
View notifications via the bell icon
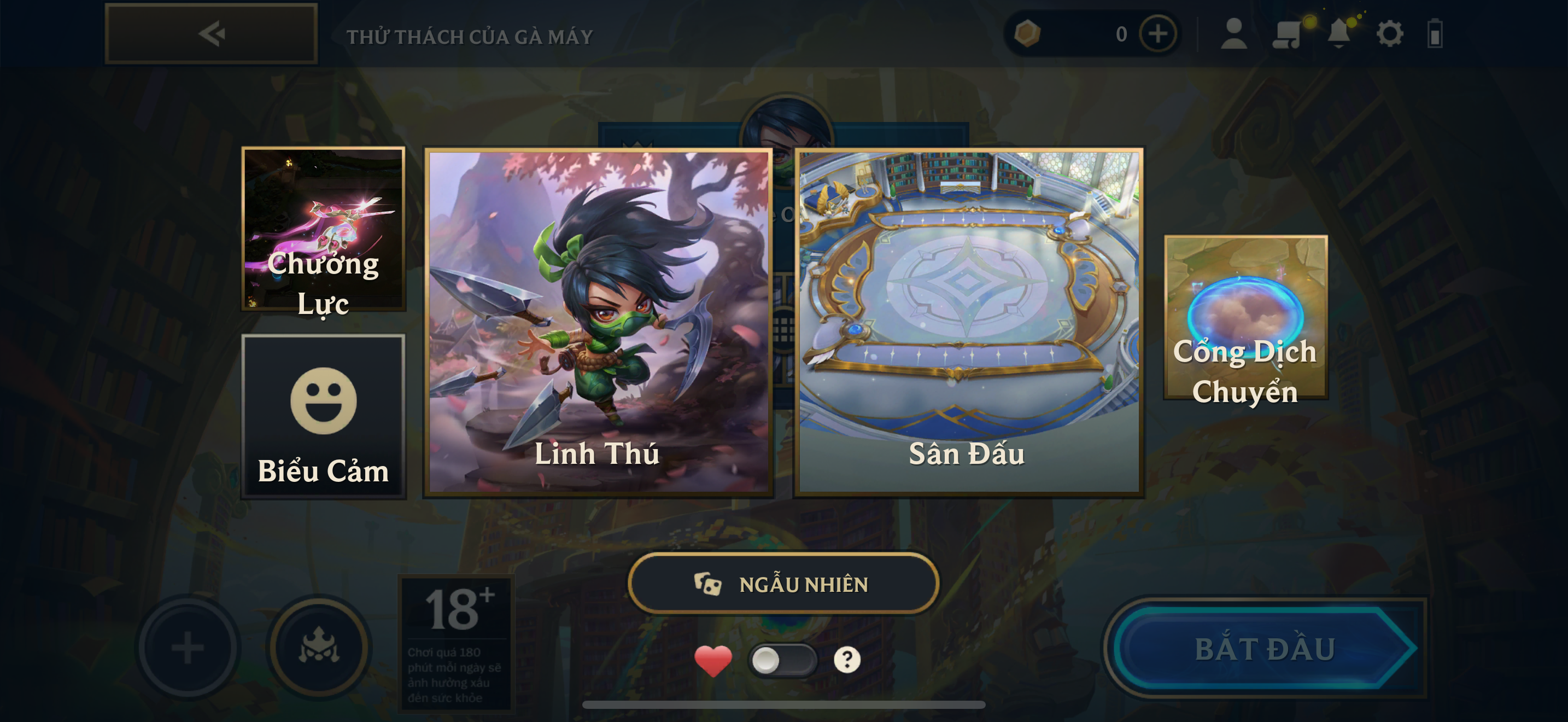click(1338, 33)
